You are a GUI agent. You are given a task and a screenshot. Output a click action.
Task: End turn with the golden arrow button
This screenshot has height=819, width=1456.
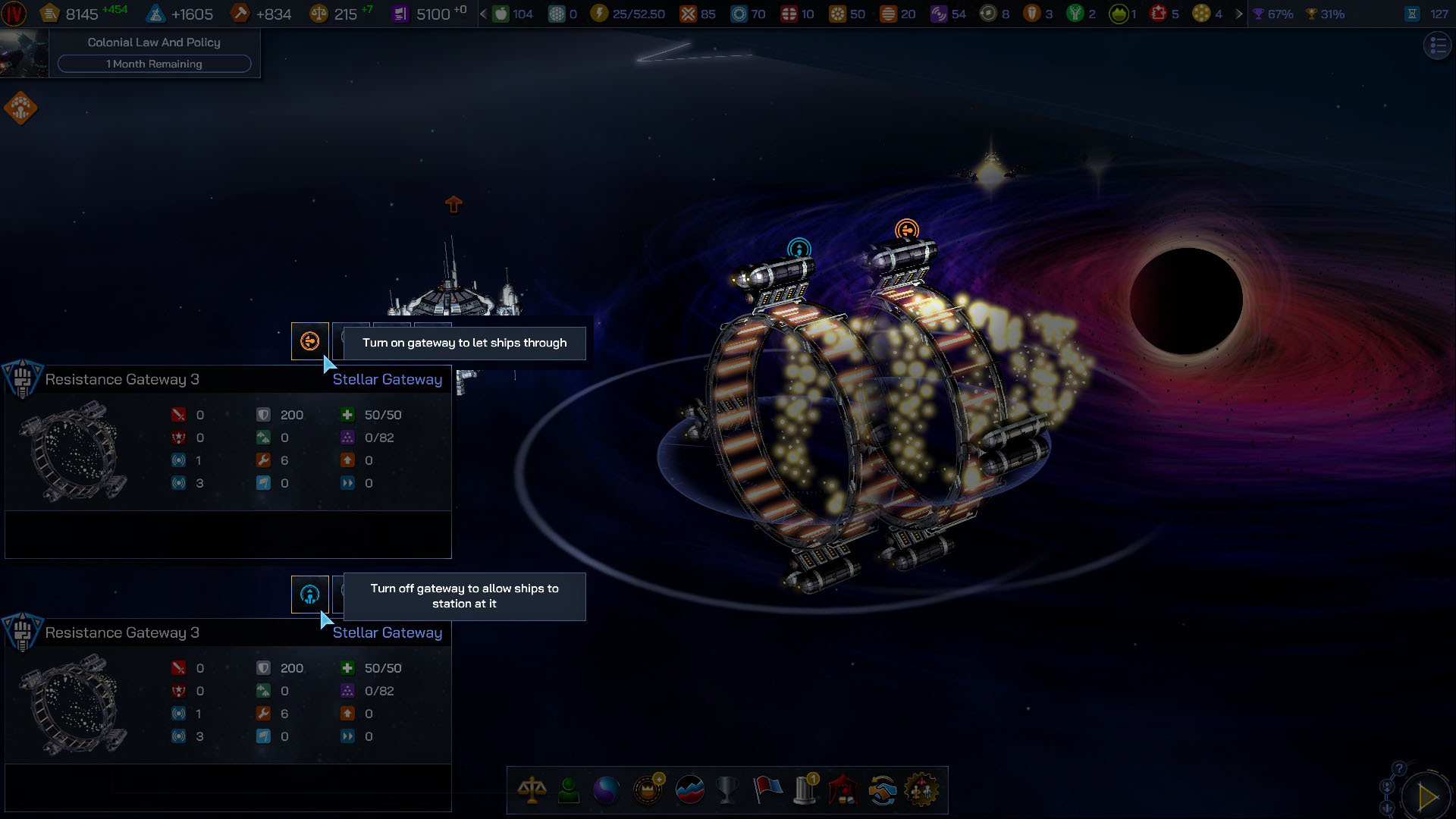[x=1427, y=796]
